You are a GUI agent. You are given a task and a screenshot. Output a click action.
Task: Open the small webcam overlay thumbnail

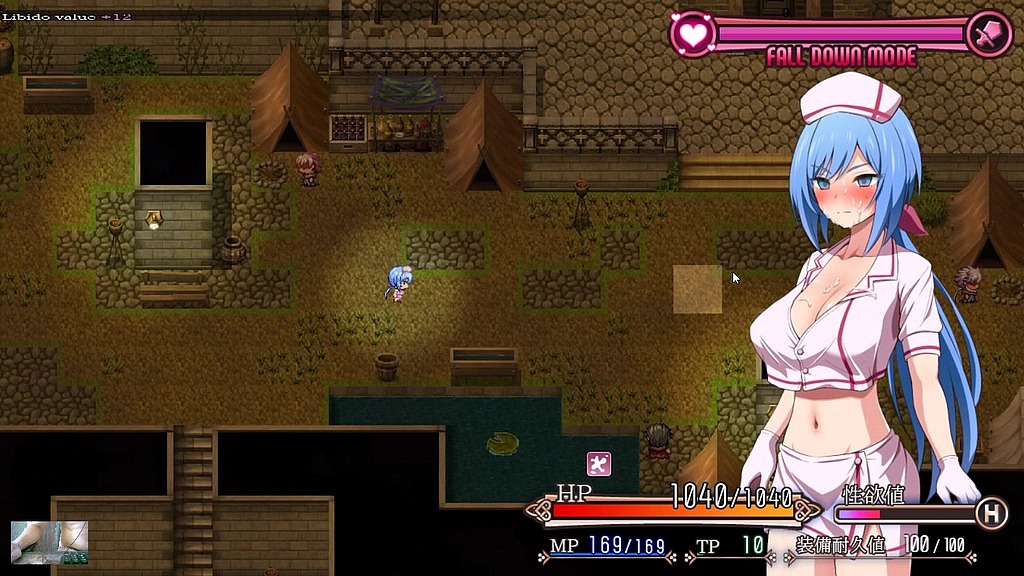49,541
